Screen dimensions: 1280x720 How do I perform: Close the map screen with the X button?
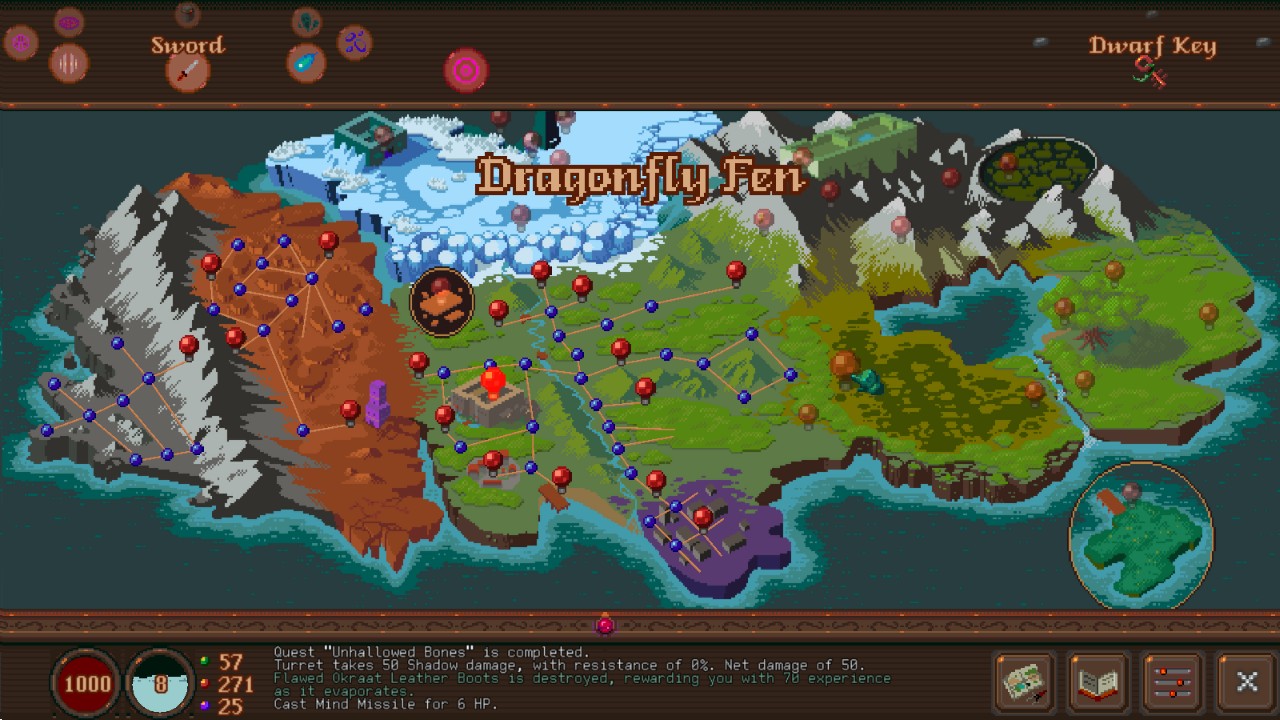click(x=1246, y=683)
